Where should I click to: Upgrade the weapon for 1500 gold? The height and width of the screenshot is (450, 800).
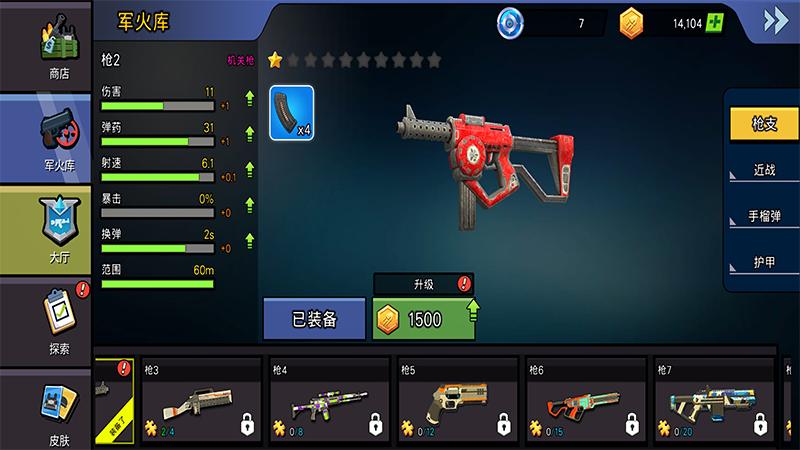point(424,319)
